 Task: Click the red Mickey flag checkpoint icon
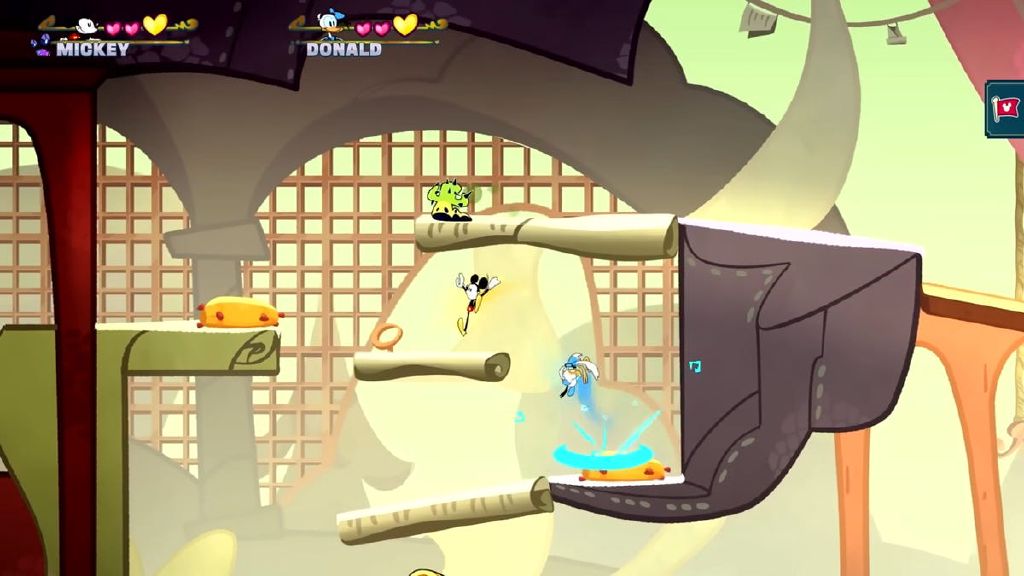click(x=1007, y=108)
